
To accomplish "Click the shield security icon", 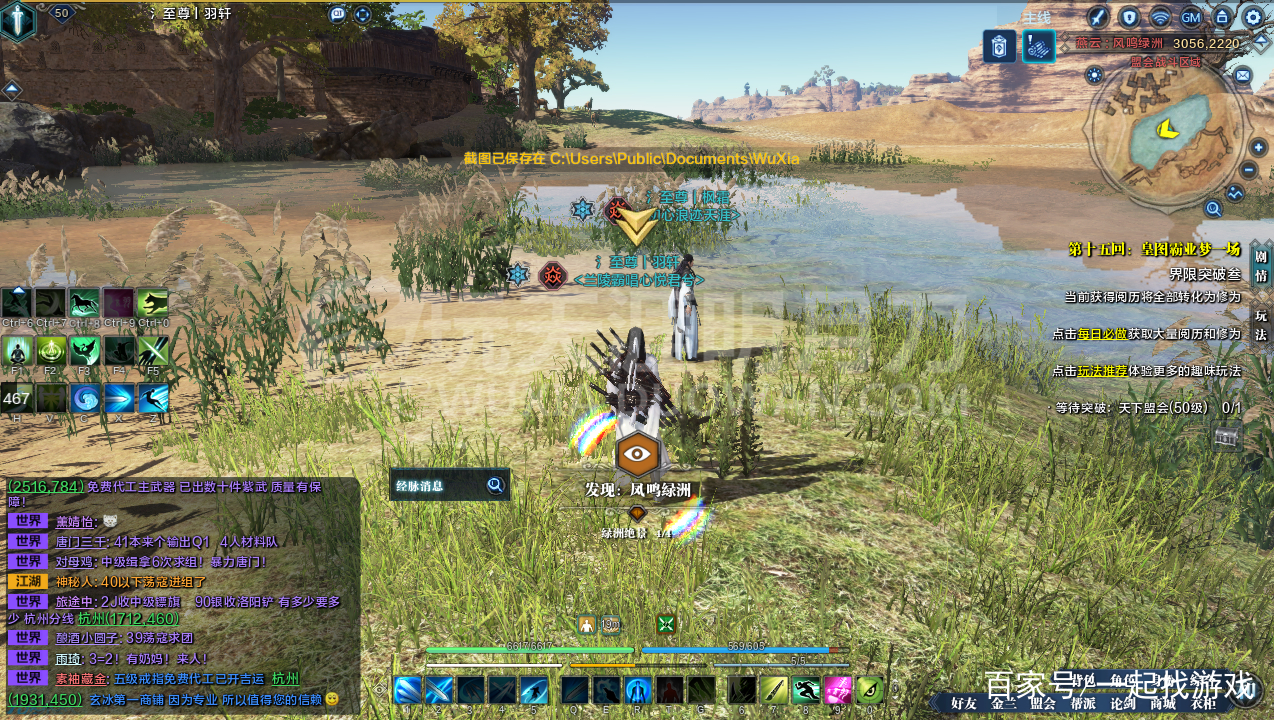I will click(x=1129, y=17).
